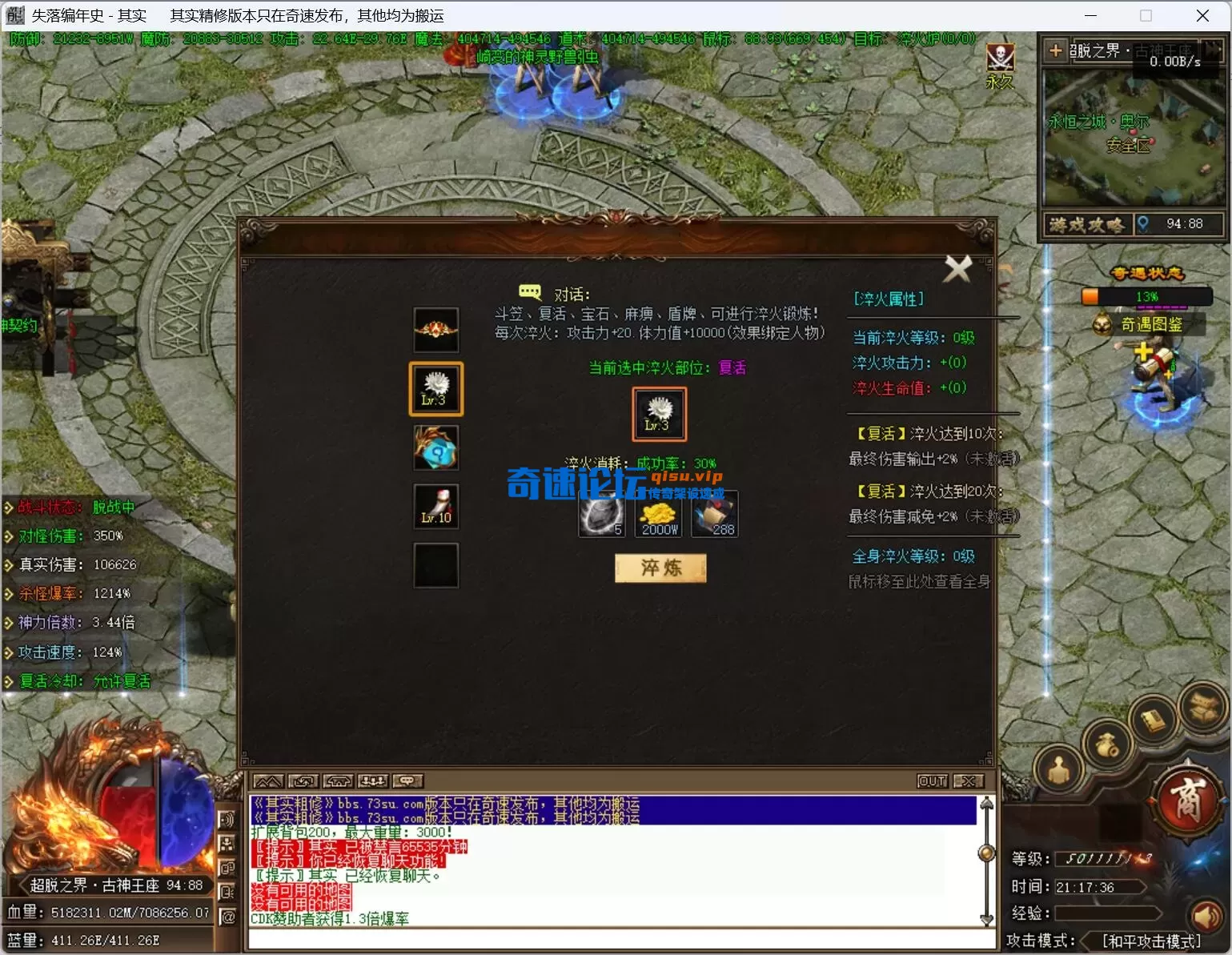The image size is (1232, 955).
Task: Switch to the 超脱之界 tab above the minimap
Action: click(x=1097, y=50)
